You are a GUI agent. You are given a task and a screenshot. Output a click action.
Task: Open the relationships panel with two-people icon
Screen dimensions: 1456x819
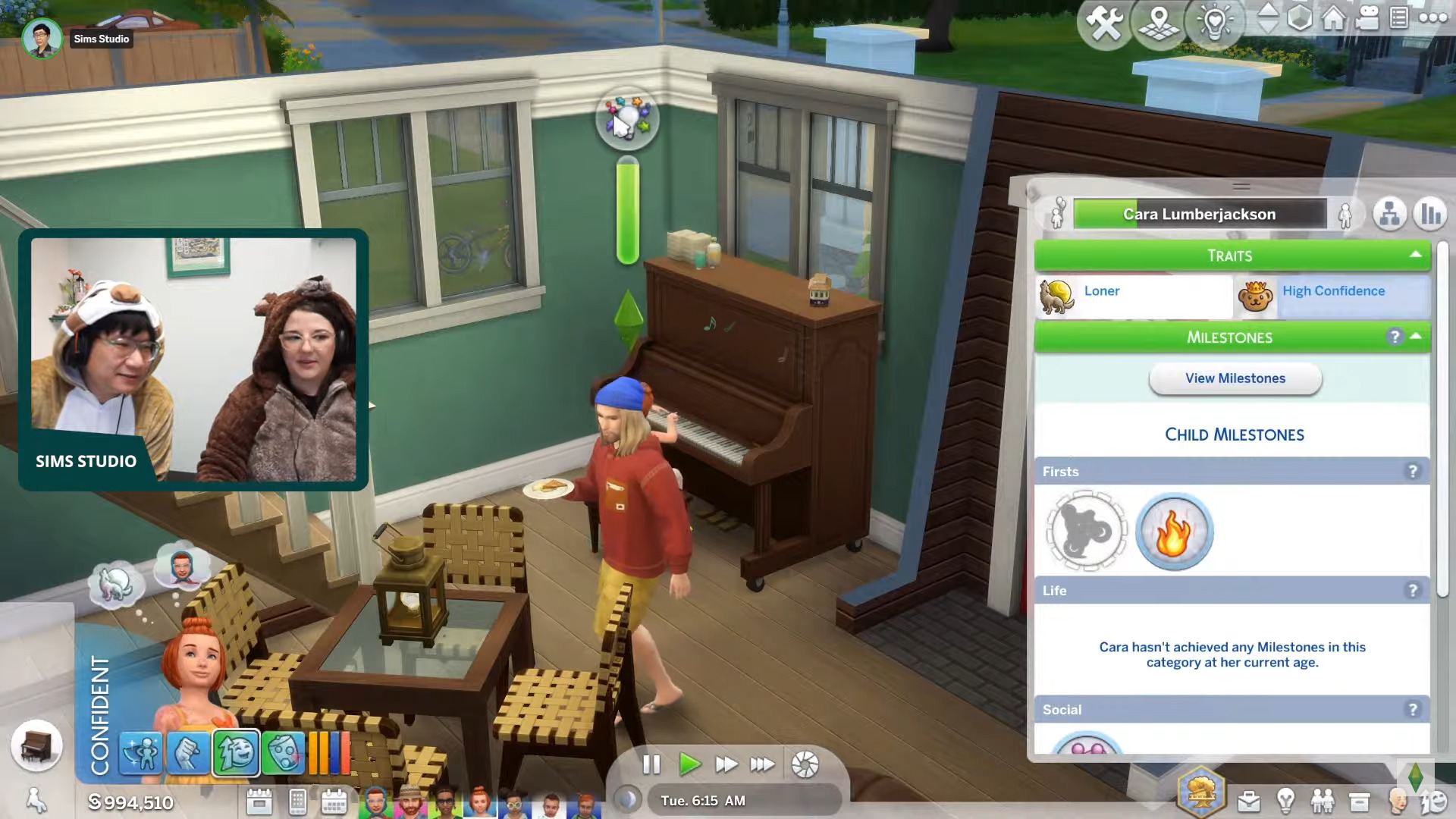(x=1323, y=802)
